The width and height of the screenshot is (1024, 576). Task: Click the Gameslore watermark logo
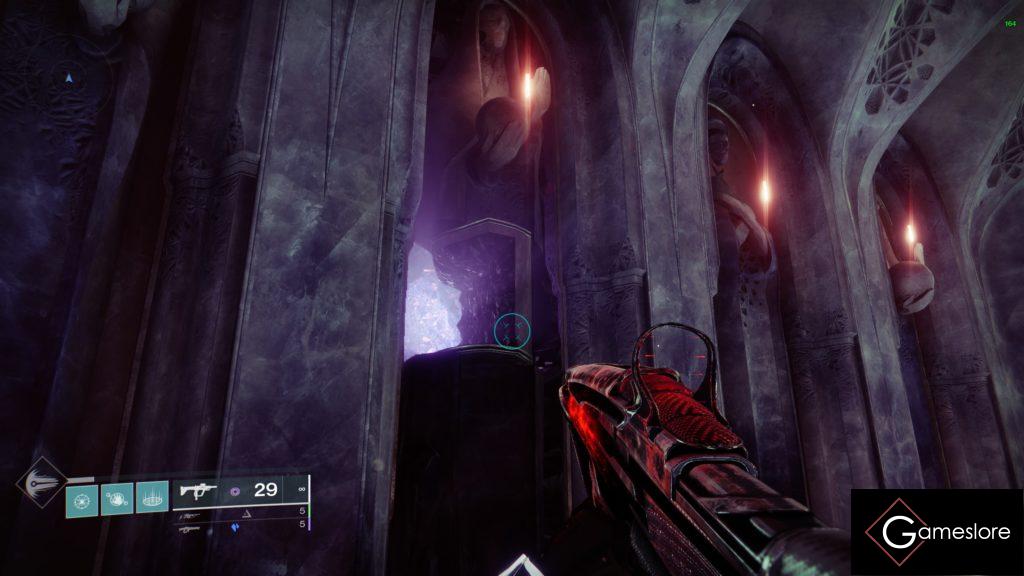[x=937, y=532]
